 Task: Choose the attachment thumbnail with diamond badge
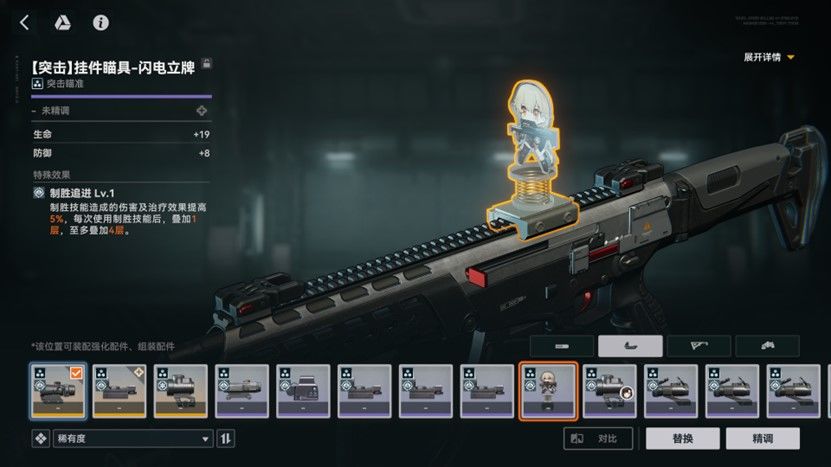pos(119,391)
